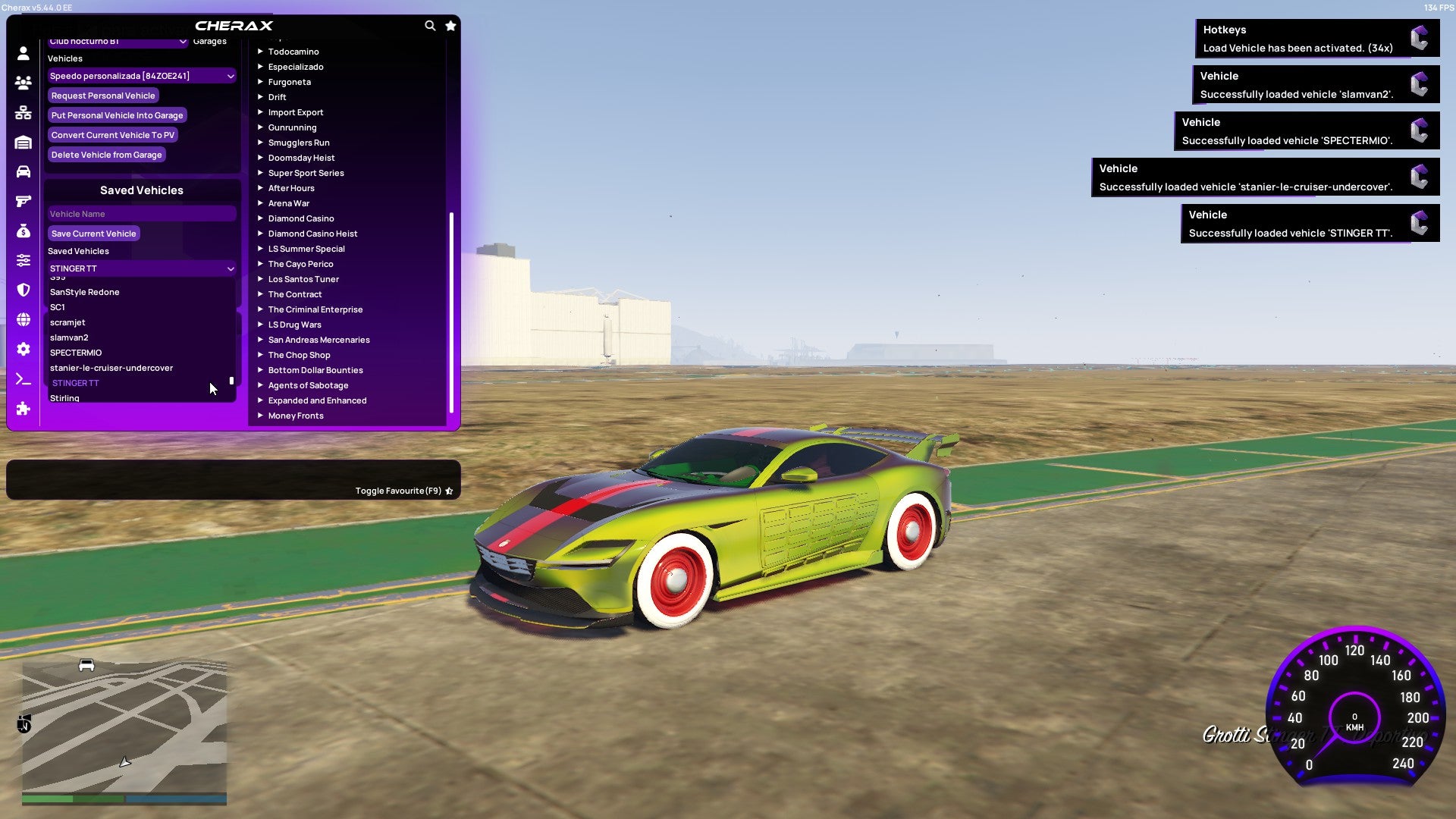This screenshot has width=1456, height=819.
Task: Click the search magnifier in the Cherax header
Action: pos(430,25)
